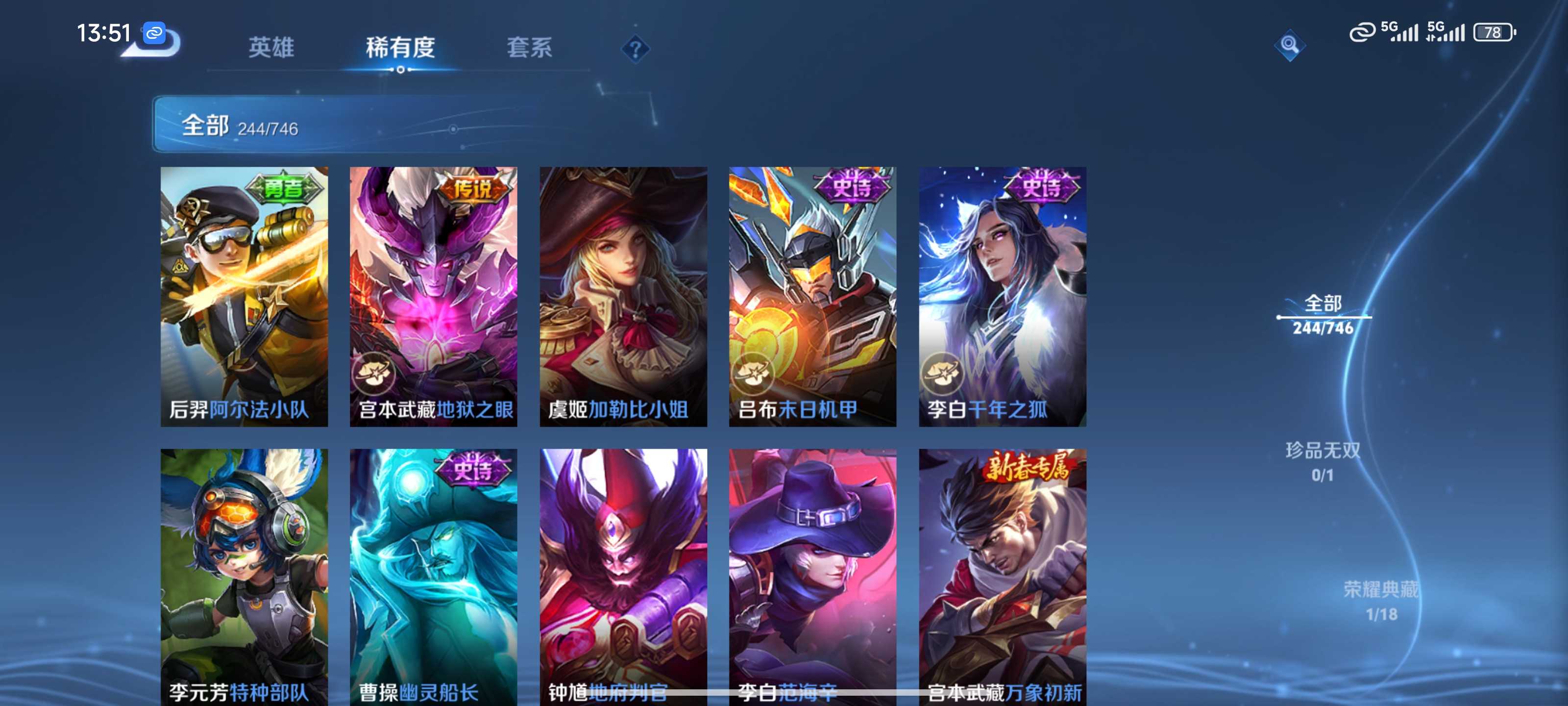
Task: Filter by 珍品无双 rarity
Action: (x=1323, y=462)
